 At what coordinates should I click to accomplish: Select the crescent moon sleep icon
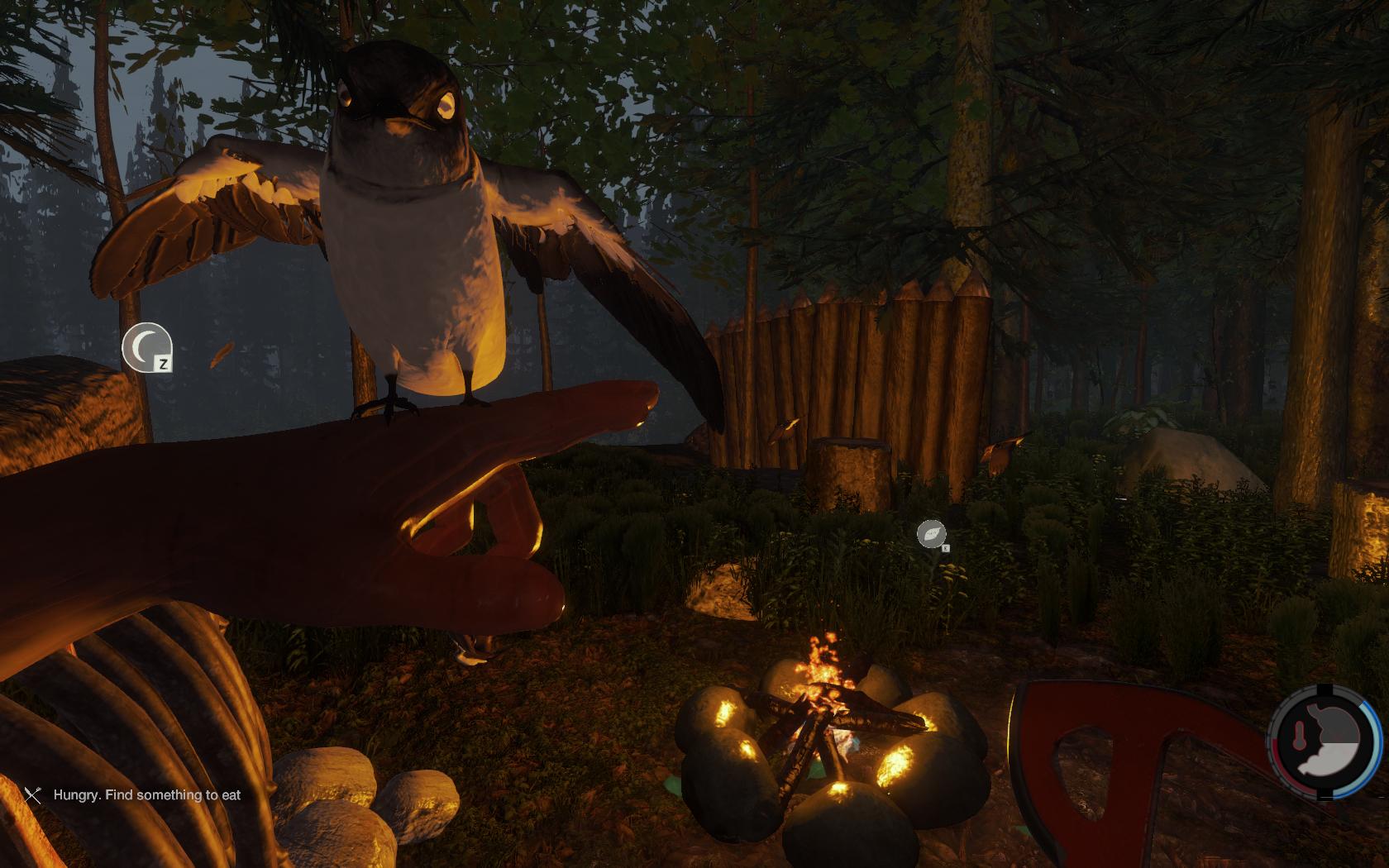click(146, 346)
